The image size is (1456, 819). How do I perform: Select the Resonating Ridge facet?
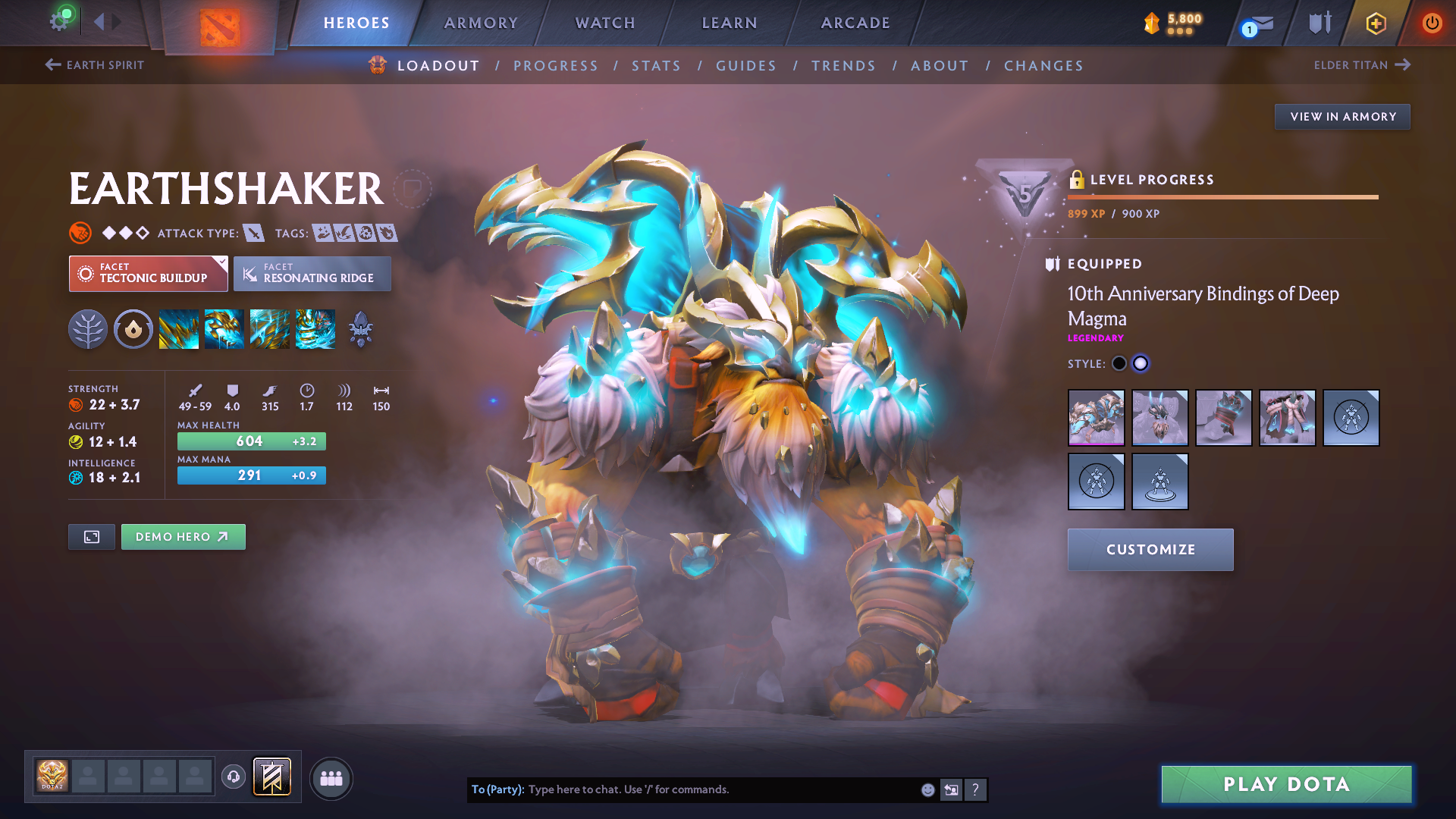(x=312, y=274)
